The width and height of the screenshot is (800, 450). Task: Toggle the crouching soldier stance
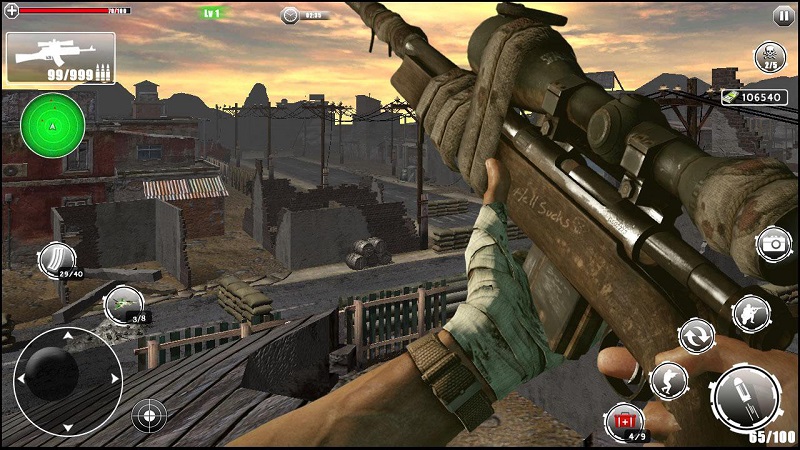668,380
